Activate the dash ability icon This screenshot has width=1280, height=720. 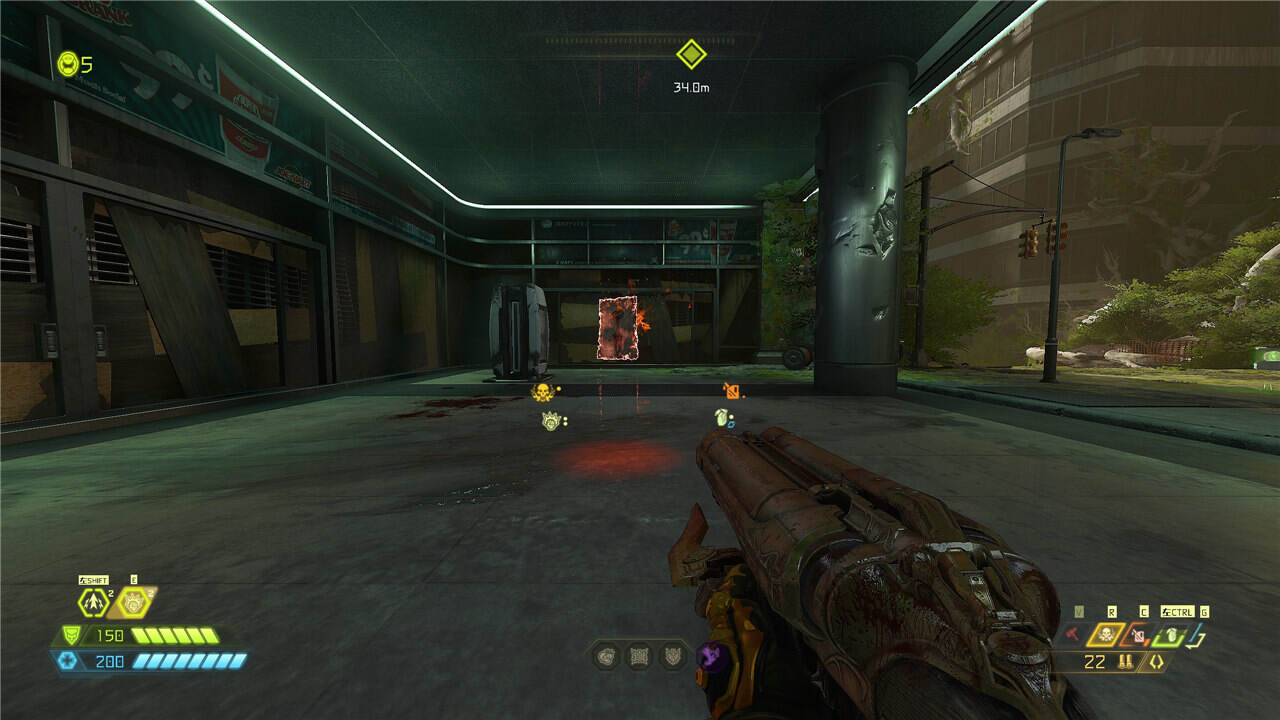click(x=93, y=602)
